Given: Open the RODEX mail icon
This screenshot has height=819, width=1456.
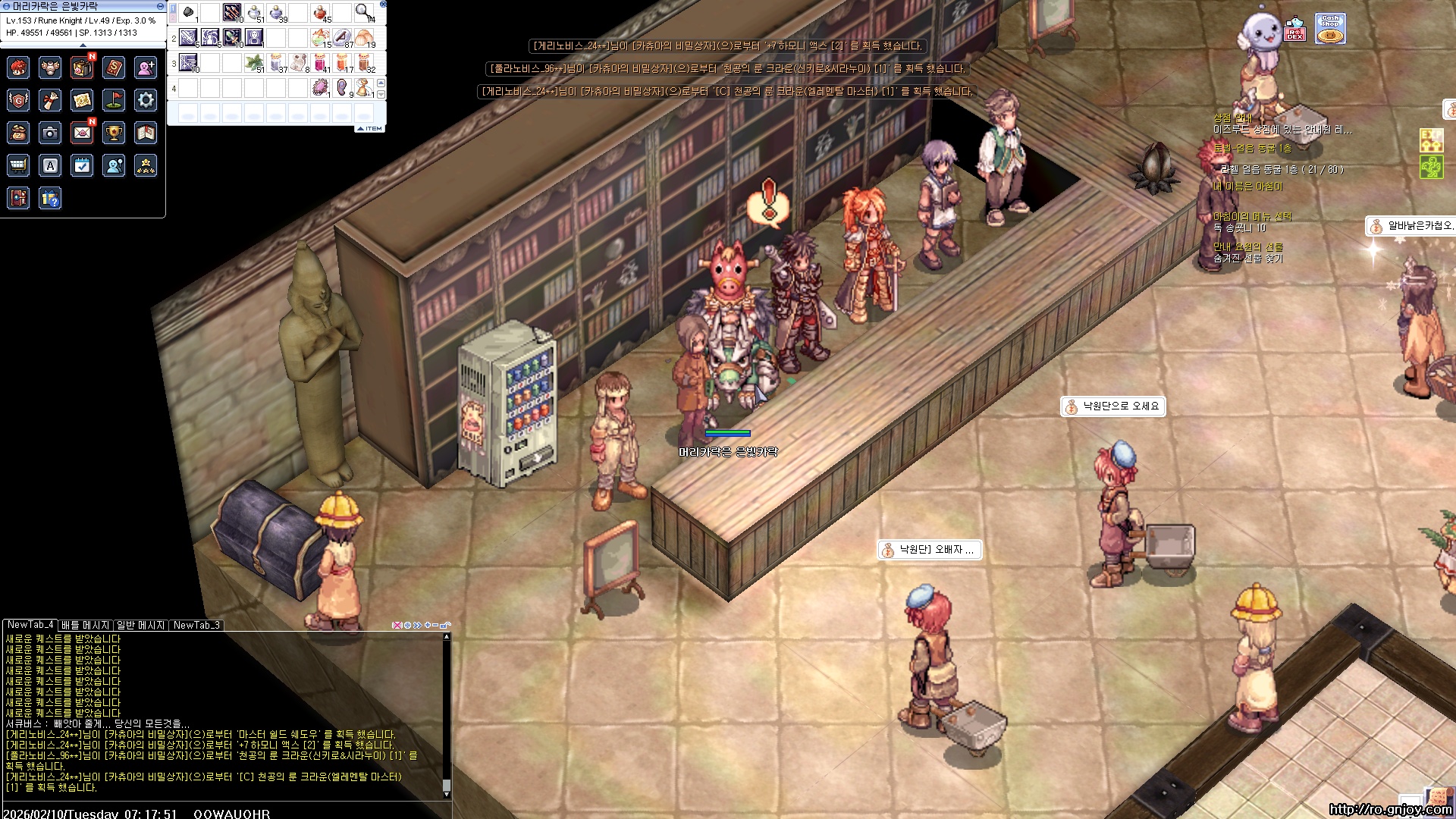Looking at the screenshot, I should click(1294, 30).
